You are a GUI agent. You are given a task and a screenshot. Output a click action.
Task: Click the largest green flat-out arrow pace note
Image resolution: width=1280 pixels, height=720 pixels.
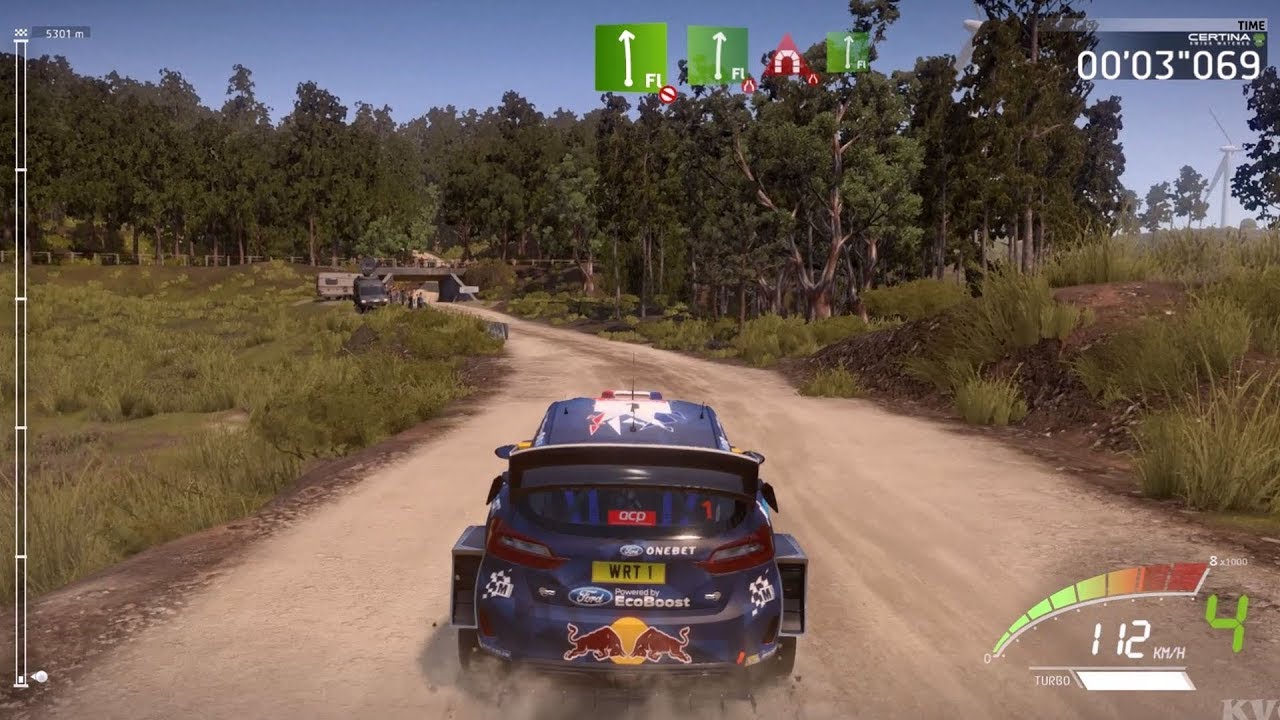pyautogui.click(x=630, y=58)
